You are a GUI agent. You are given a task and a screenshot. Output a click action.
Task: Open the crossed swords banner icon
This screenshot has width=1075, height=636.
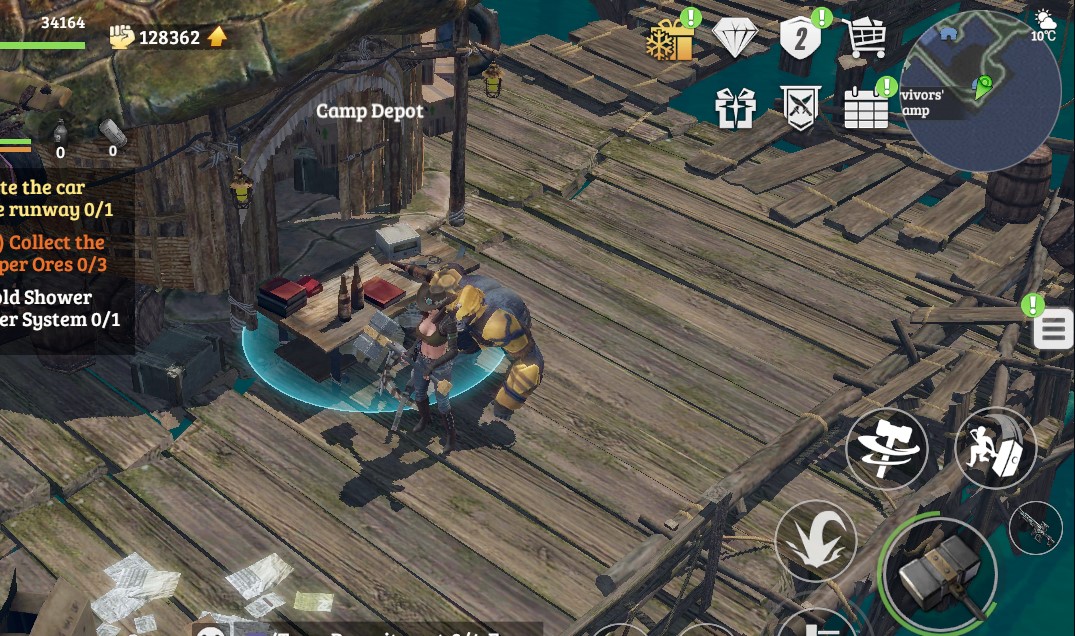(800, 107)
